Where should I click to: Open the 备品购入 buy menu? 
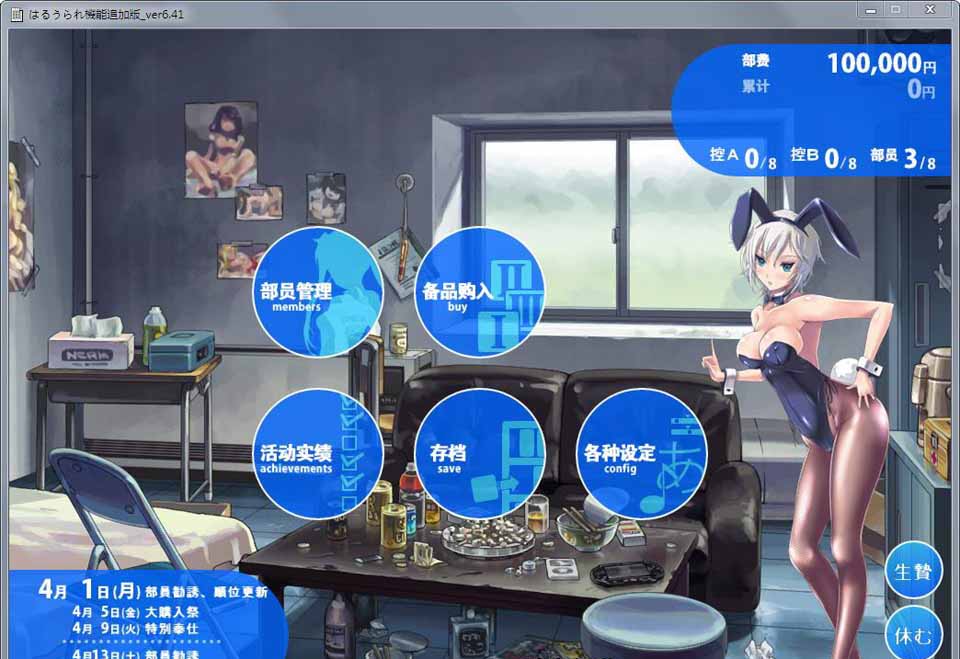click(479, 292)
